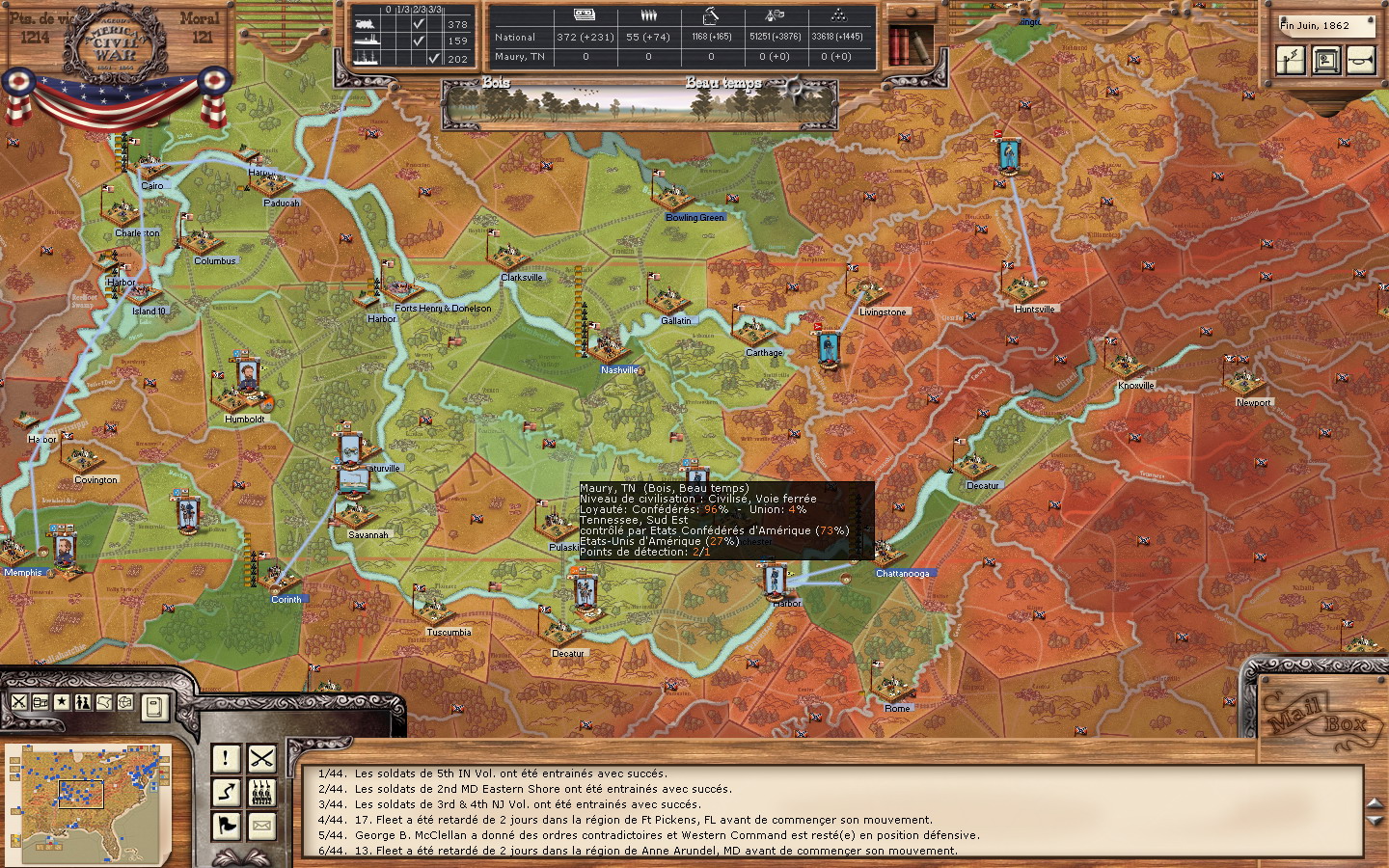Image resolution: width=1389 pixels, height=868 pixels.
Task: Open the envelope message button
Action: tap(261, 826)
